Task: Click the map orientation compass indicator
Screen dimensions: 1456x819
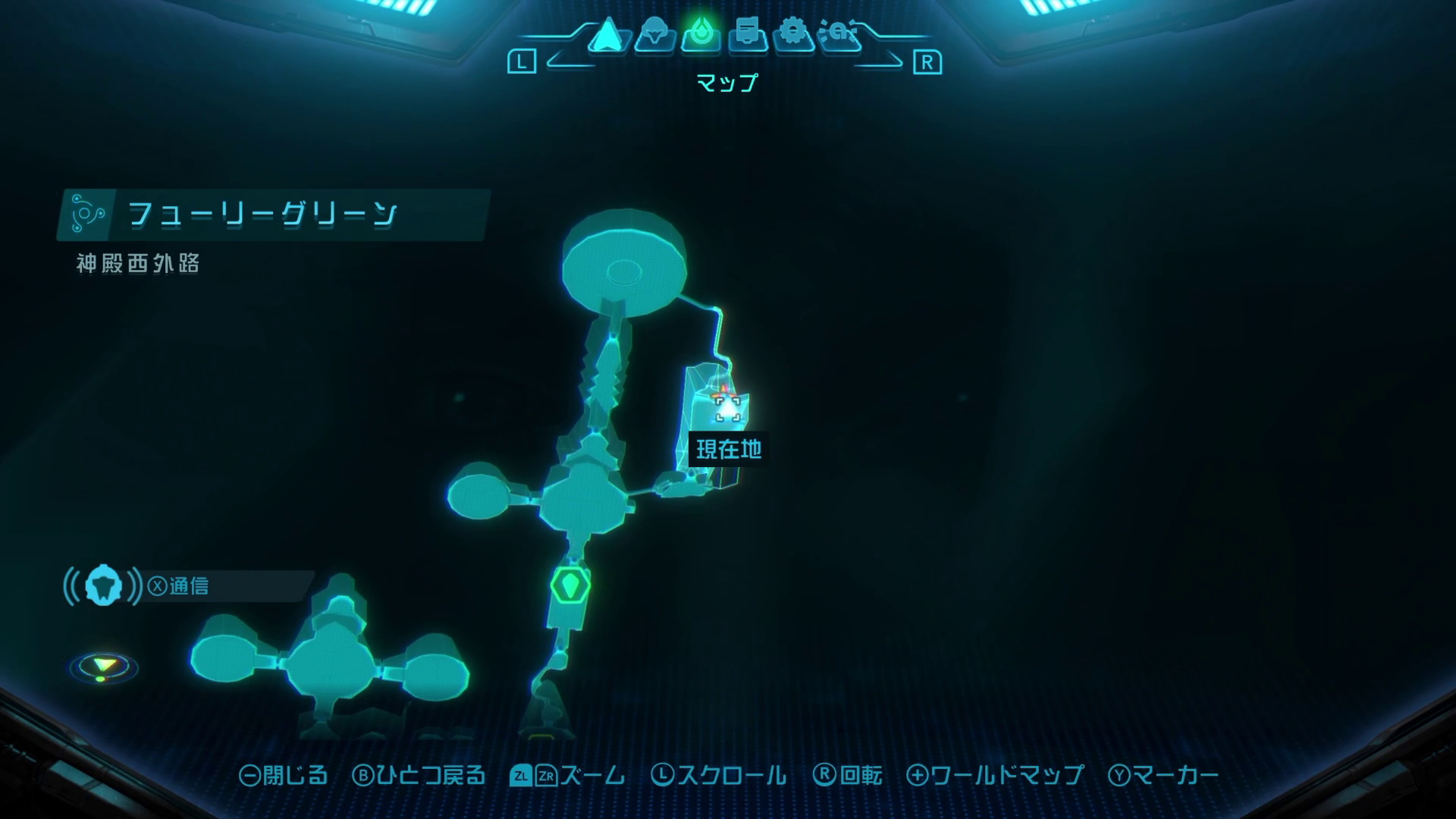Action: pyautogui.click(x=104, y=667)
